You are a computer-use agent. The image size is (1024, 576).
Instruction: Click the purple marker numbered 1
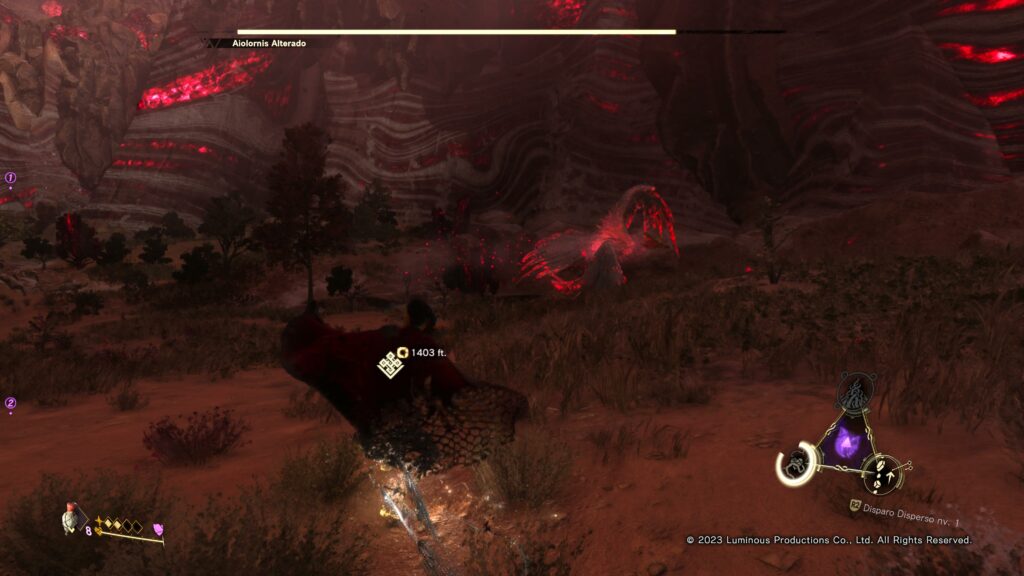click(11, 179)
